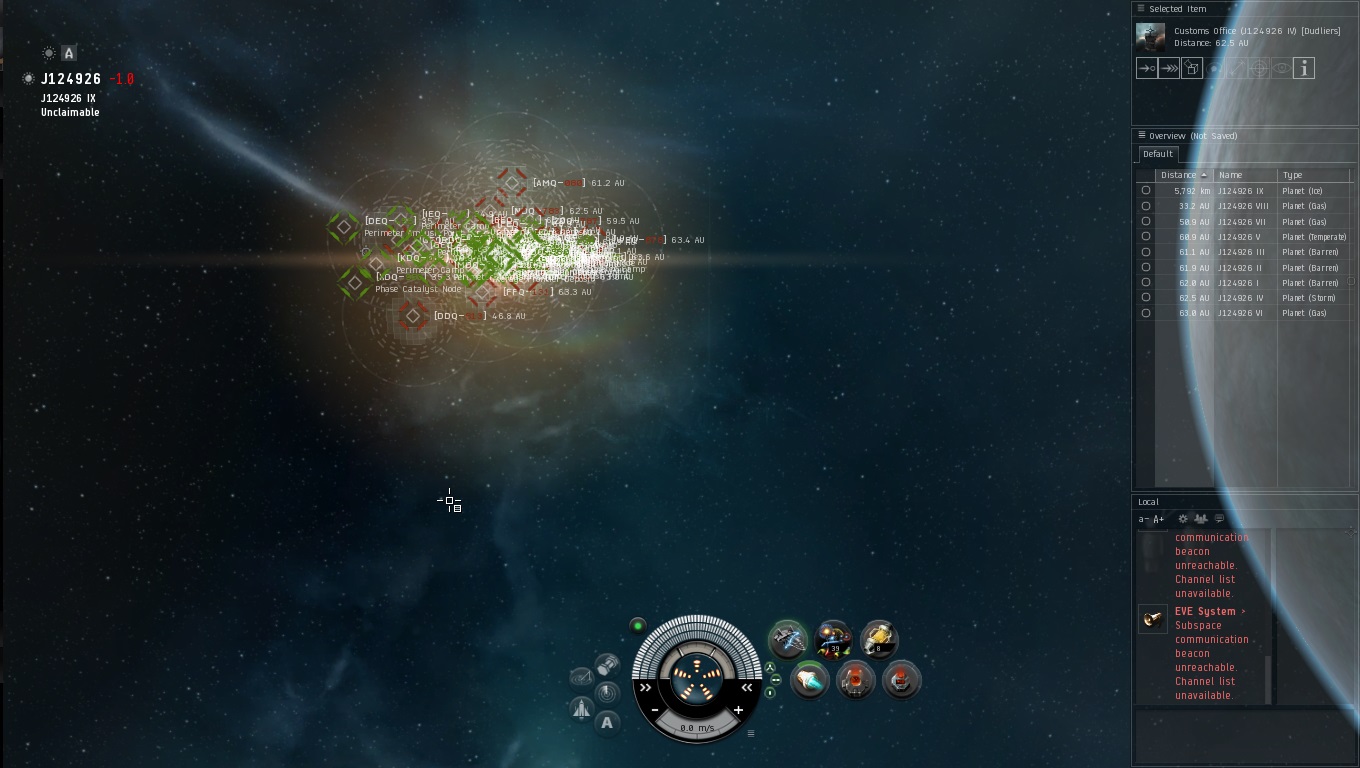
Task: Increase Local chat font size with A+
Action: tap(1159, 519)
